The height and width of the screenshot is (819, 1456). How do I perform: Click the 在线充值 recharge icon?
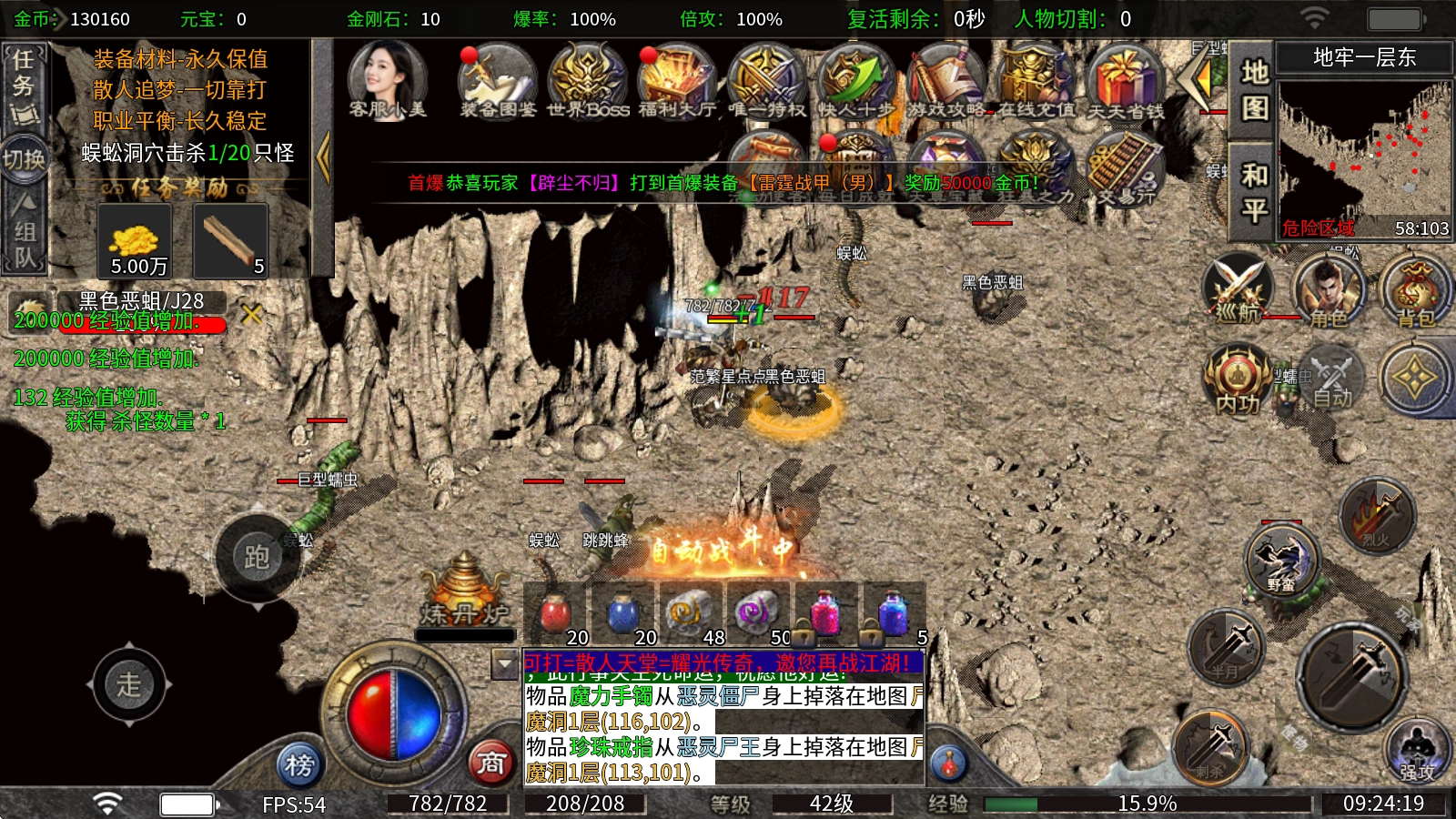point(1036,80)
